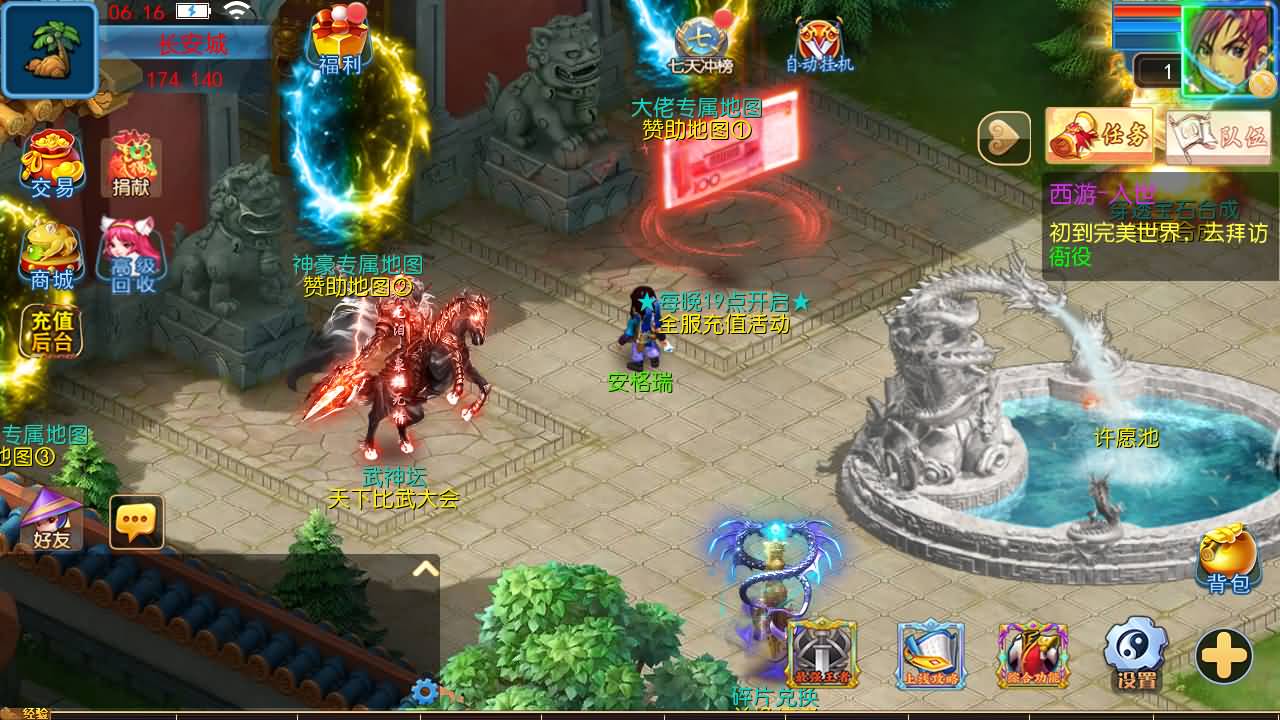Viewport: 1280px width, 720px height.
Task: Open the chat bubble icon
Action: [135, 520]
